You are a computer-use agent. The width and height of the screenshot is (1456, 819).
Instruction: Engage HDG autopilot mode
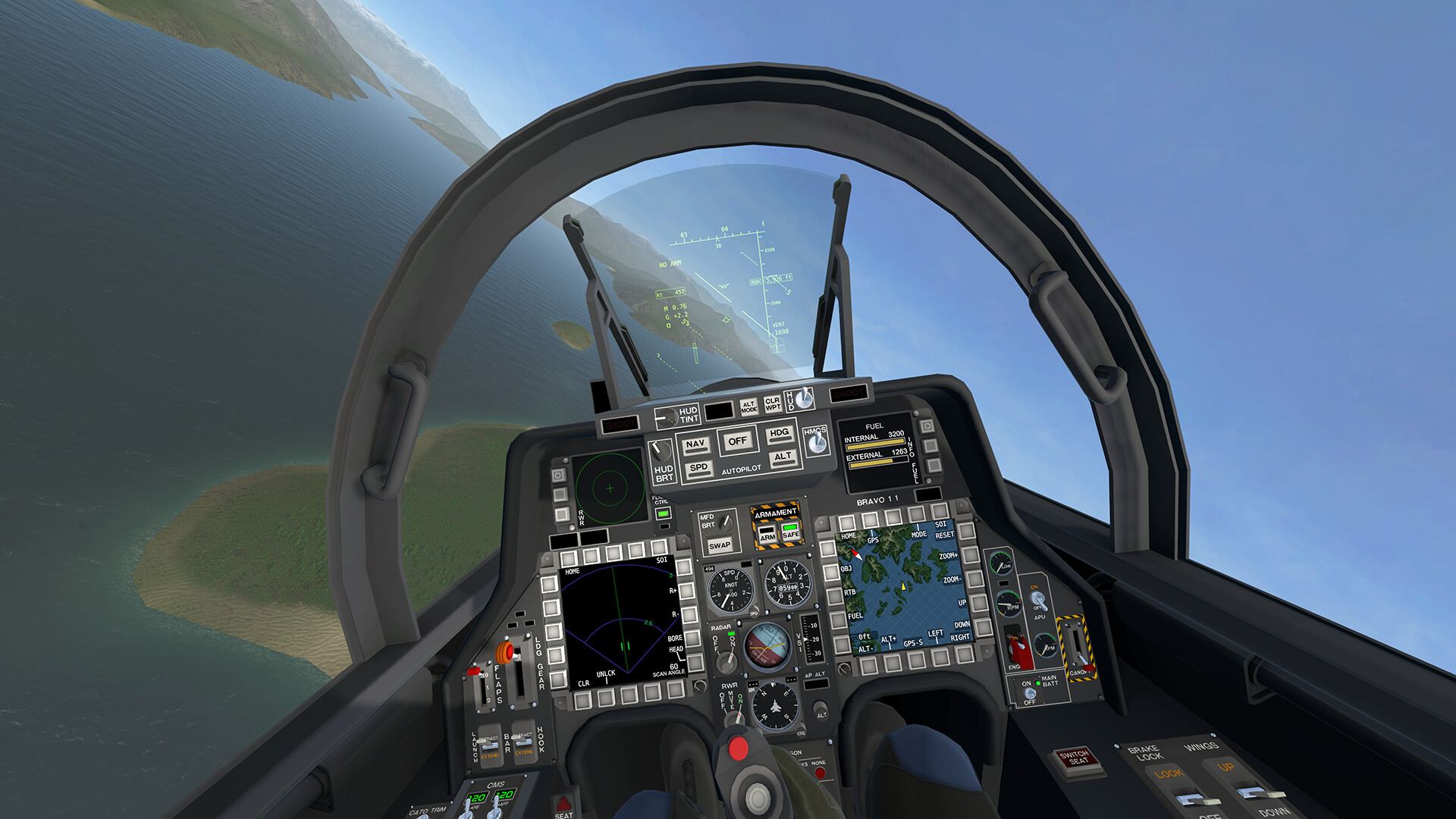pos(780,433)
